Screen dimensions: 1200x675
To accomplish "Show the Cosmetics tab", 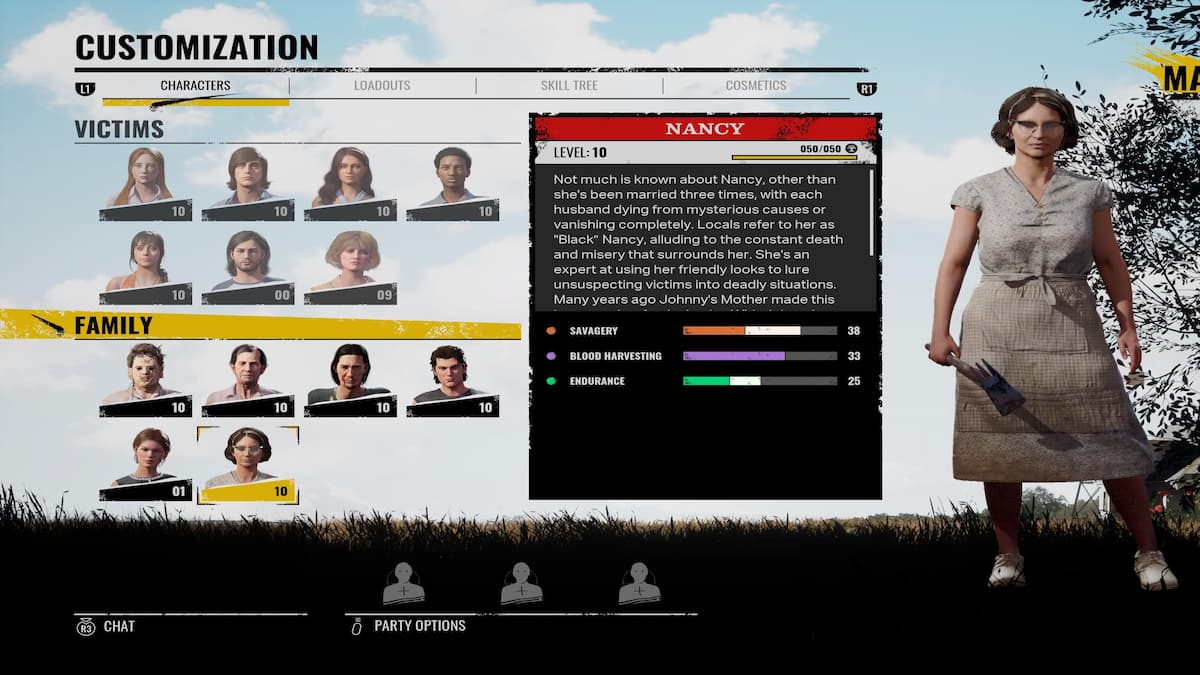I will (755, 86).
